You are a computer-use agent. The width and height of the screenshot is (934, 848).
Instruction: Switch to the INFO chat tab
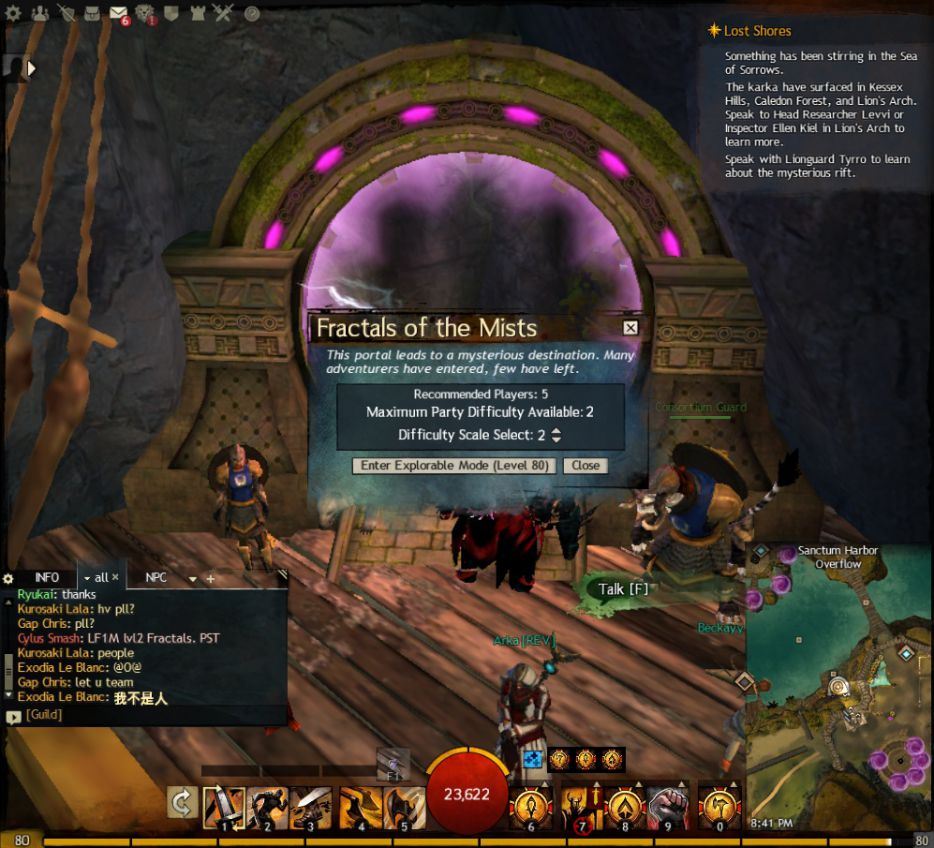(x=47, y=577)
